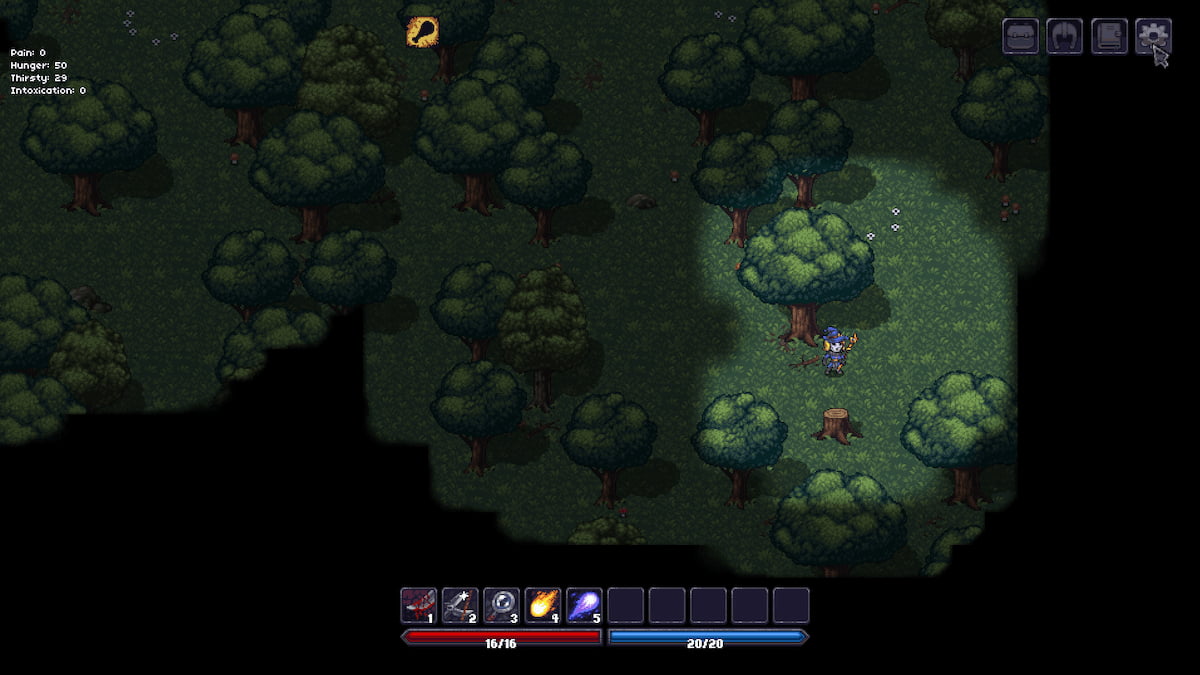Viewport: 1200px width, 675px height.
Task: Open the gear settings button
Action: (x=1152, y=36)
